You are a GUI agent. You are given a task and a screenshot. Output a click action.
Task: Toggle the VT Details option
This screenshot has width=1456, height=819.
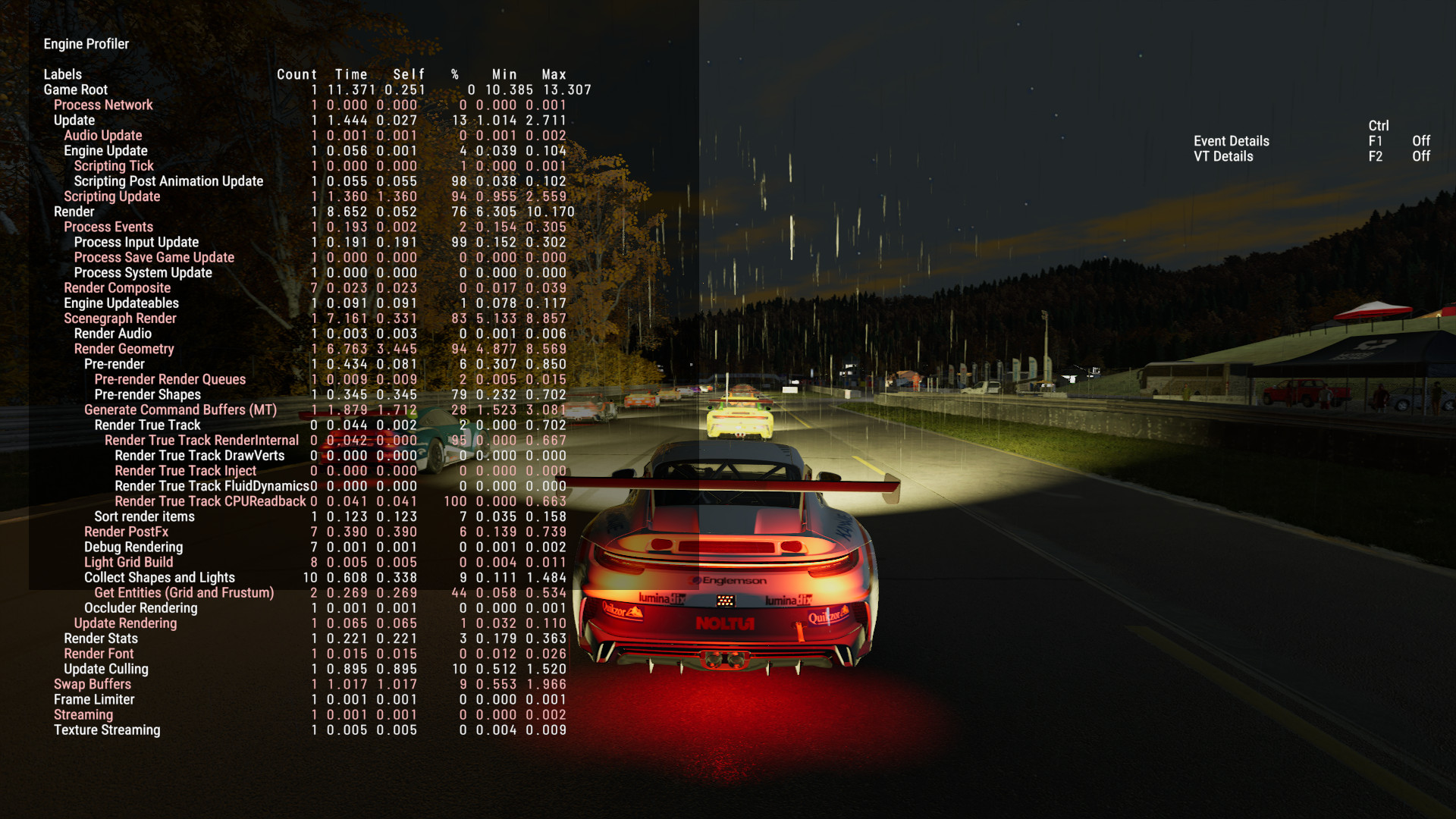click(1223, 156)
